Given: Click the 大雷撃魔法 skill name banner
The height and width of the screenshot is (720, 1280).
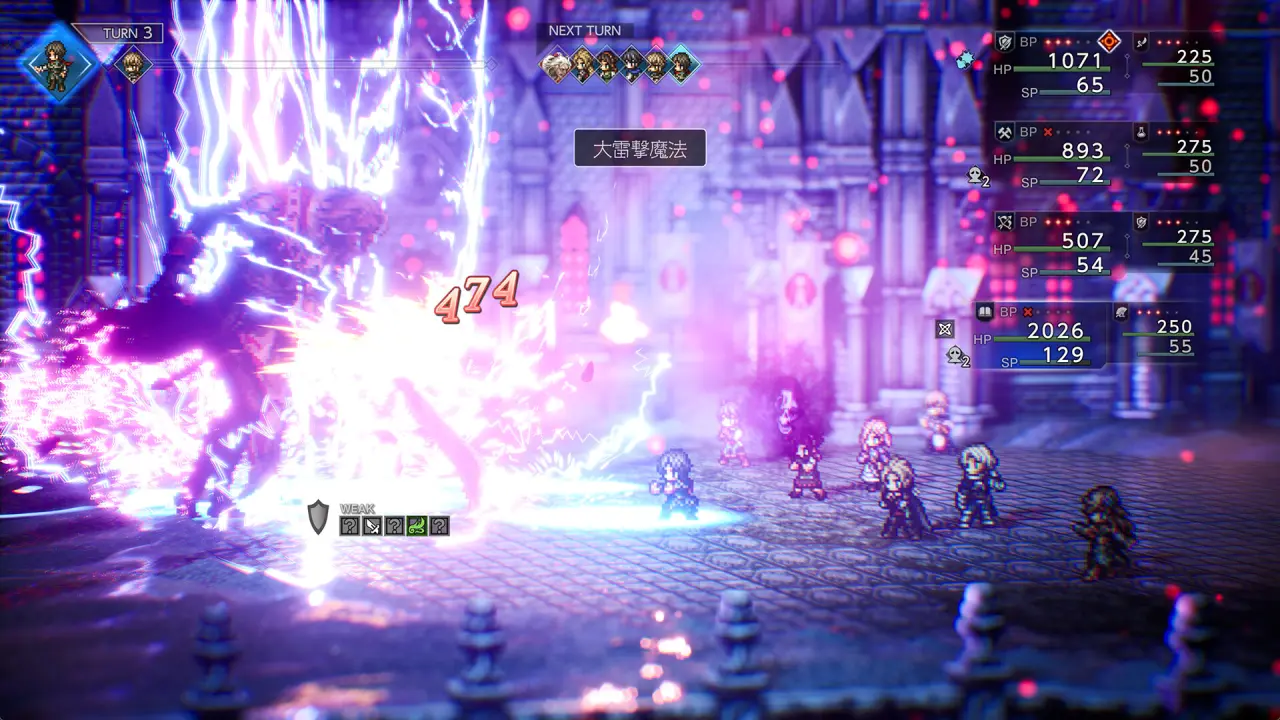Looking at the screenshot, I should [640, 148].
